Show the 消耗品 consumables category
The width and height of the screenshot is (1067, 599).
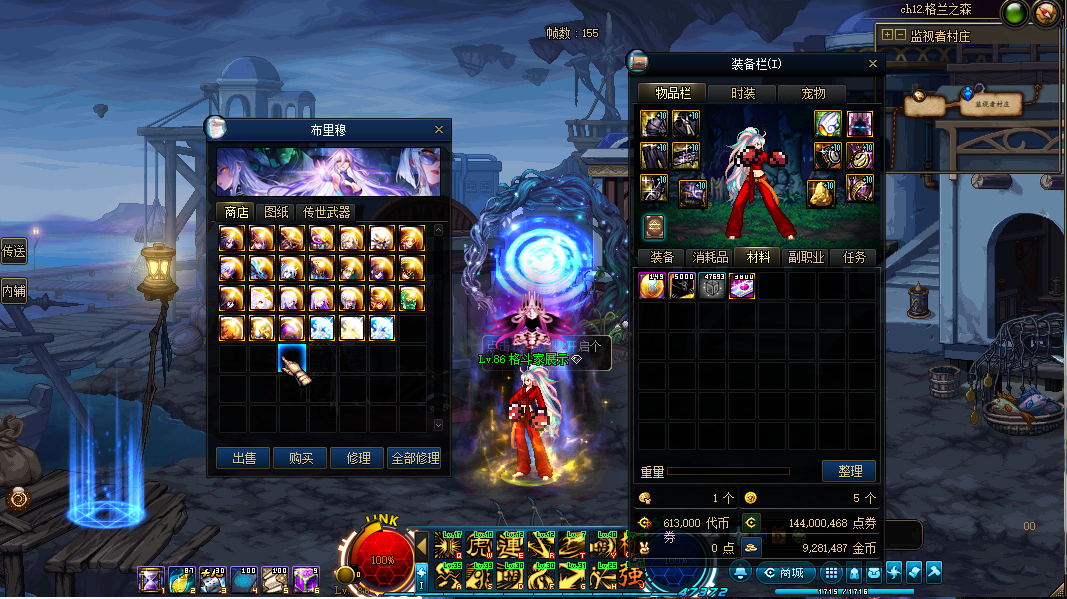point(710,257)
